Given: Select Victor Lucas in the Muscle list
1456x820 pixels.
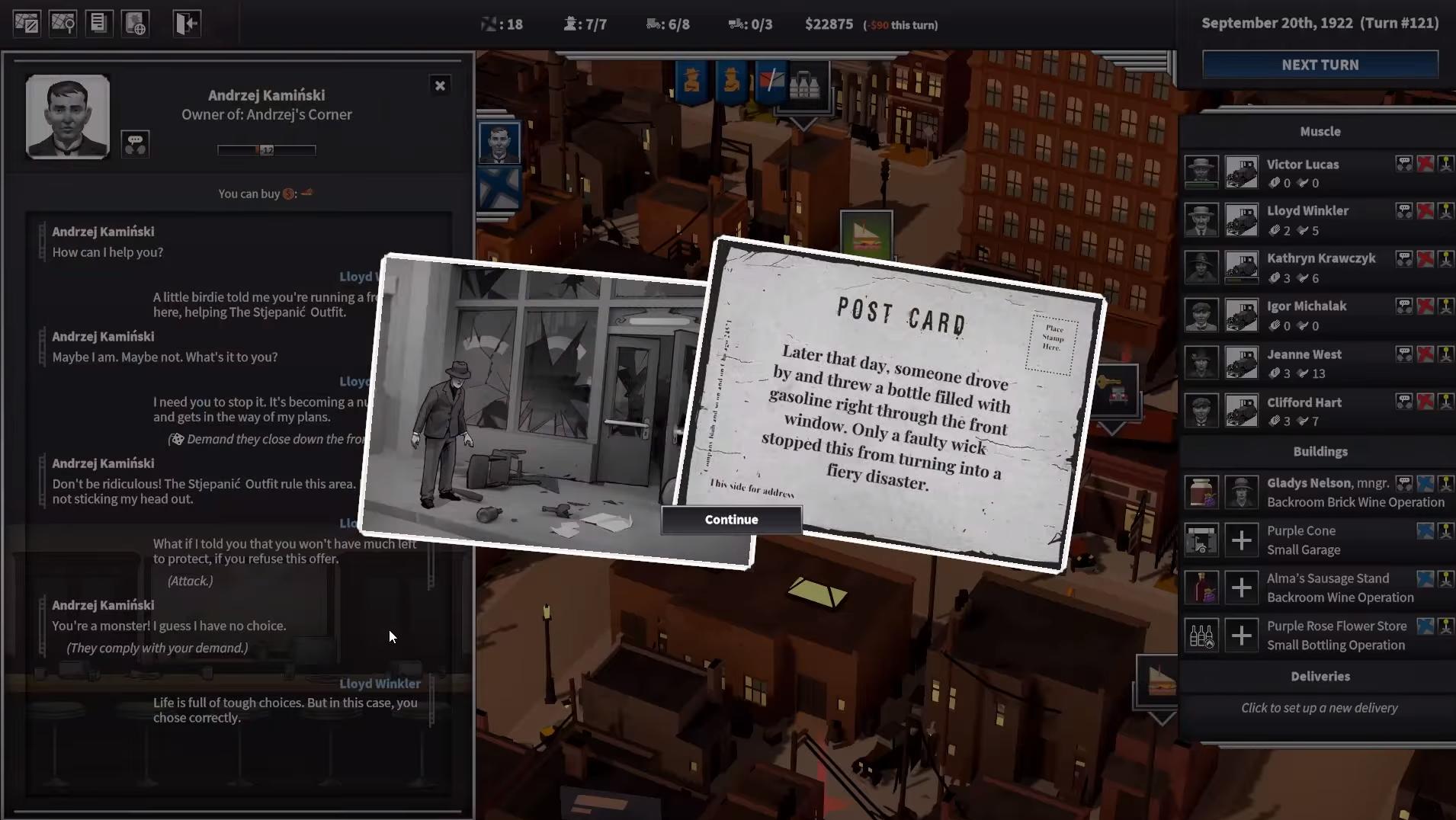Looking at the screenshot, I should click(x=1302, y=165).
